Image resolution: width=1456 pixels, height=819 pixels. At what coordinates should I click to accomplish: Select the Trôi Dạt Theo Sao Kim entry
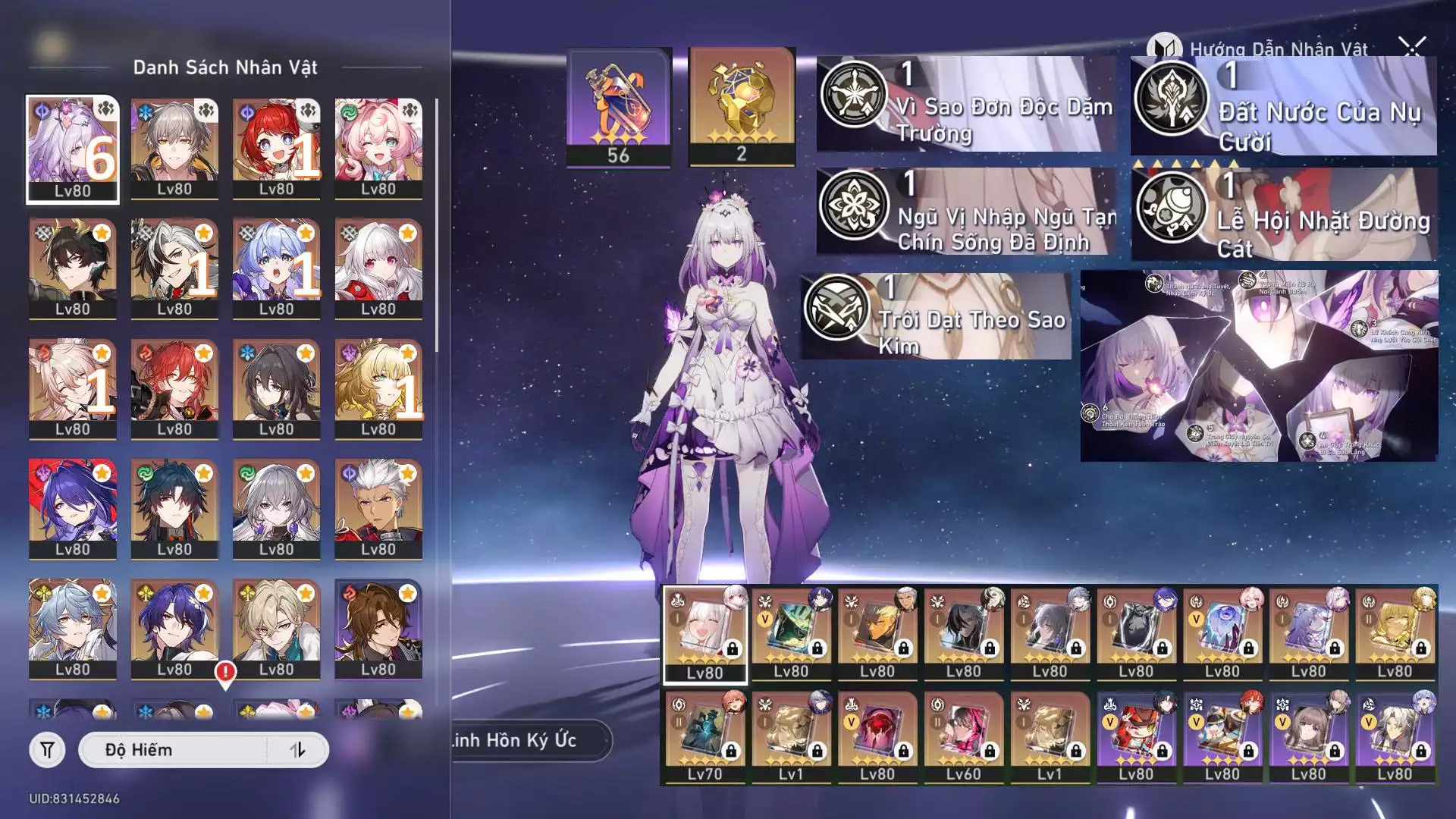click(936, 317)
